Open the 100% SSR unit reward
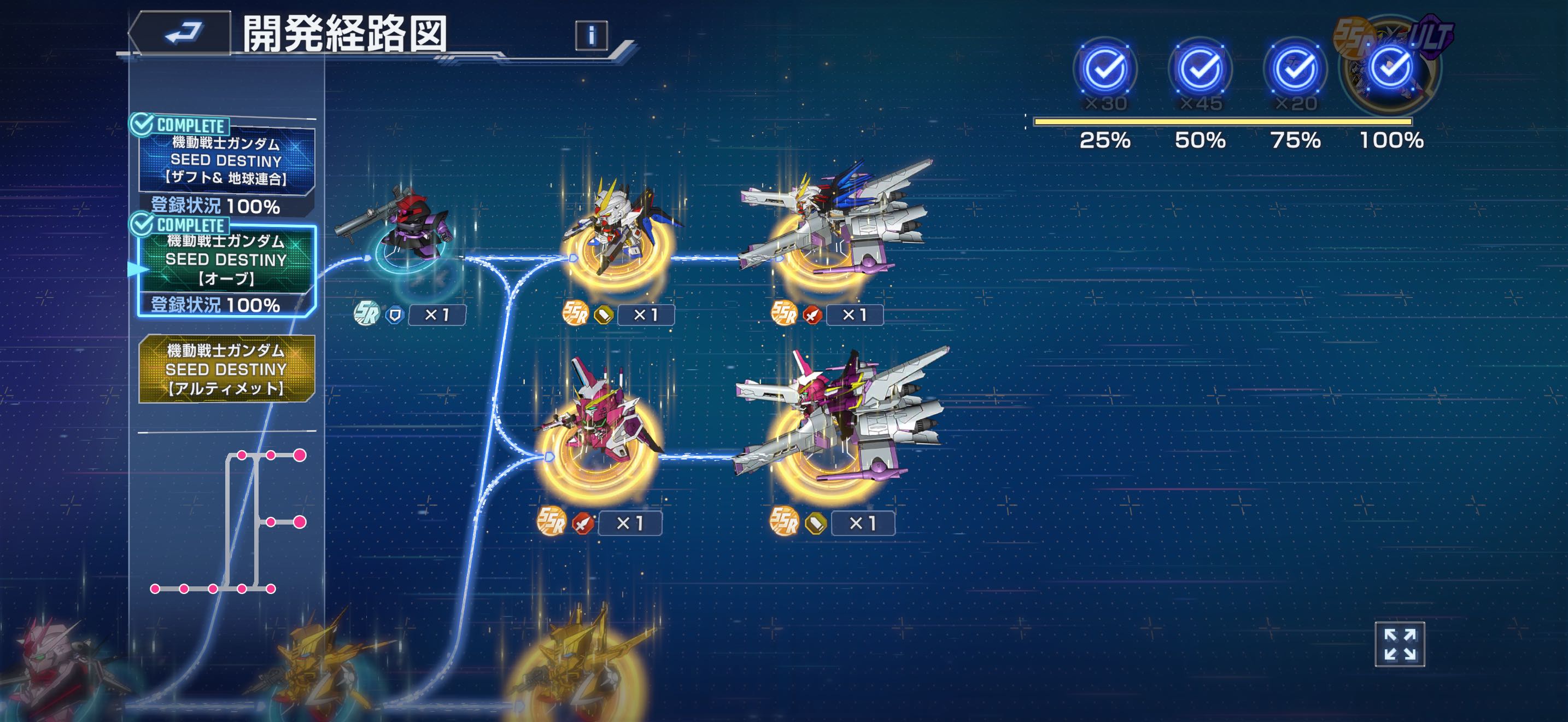This screenshot has height=722, width=1568. tap(1391, 68)
